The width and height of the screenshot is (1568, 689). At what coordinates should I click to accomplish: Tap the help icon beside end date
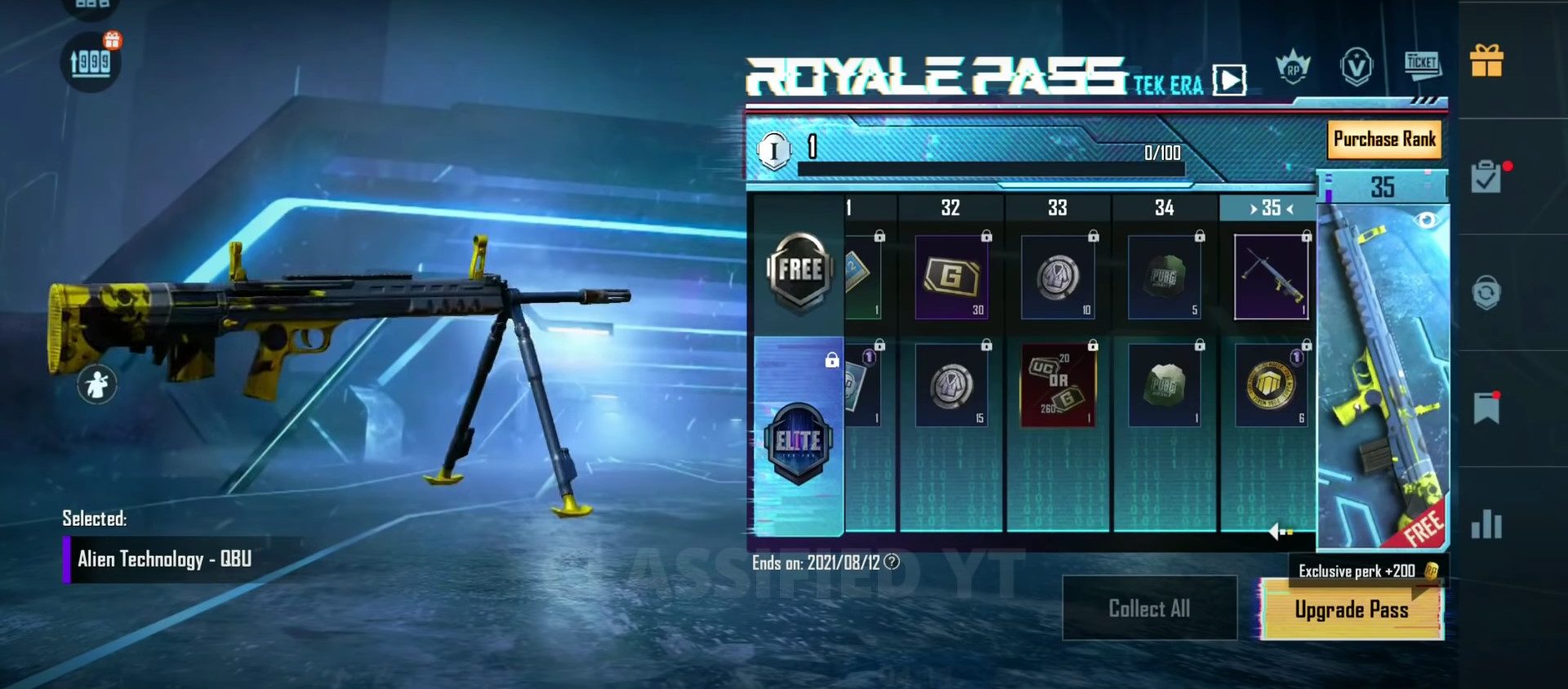[x=892, y=562]
